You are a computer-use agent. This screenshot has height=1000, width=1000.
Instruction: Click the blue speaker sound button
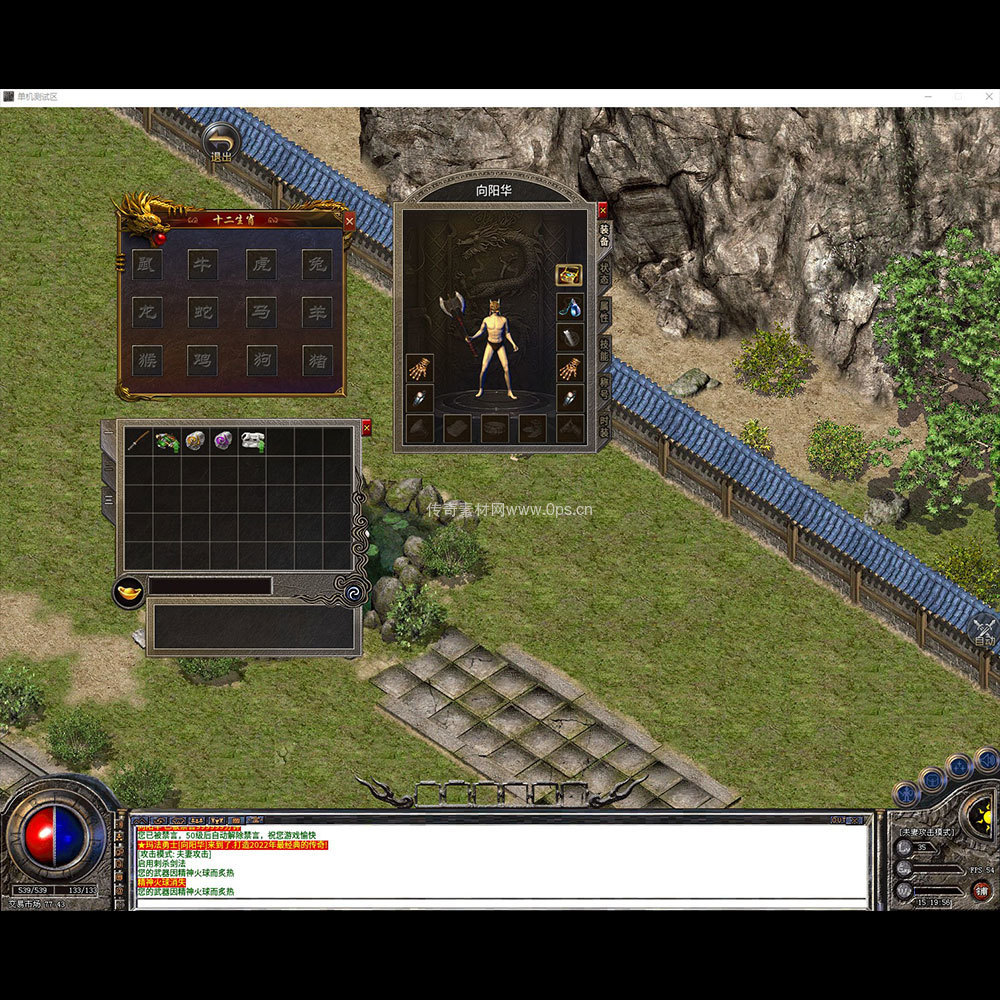pyautogui.click(x=986, y=761)
